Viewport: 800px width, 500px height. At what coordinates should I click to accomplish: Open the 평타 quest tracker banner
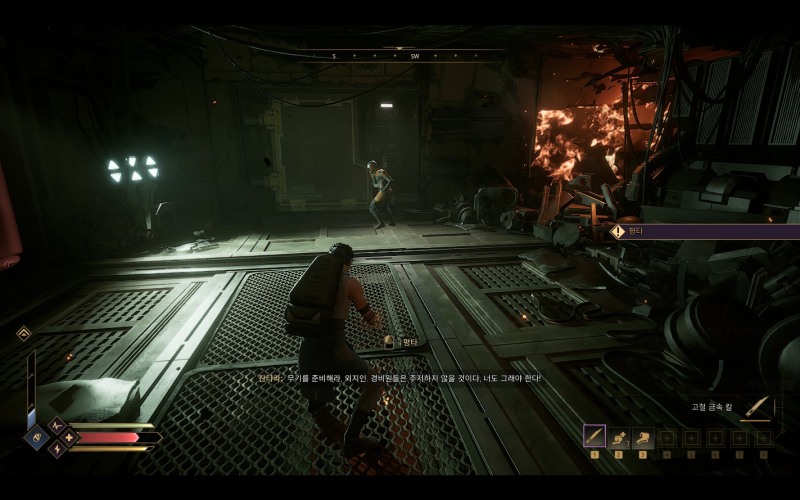[700, 231]
